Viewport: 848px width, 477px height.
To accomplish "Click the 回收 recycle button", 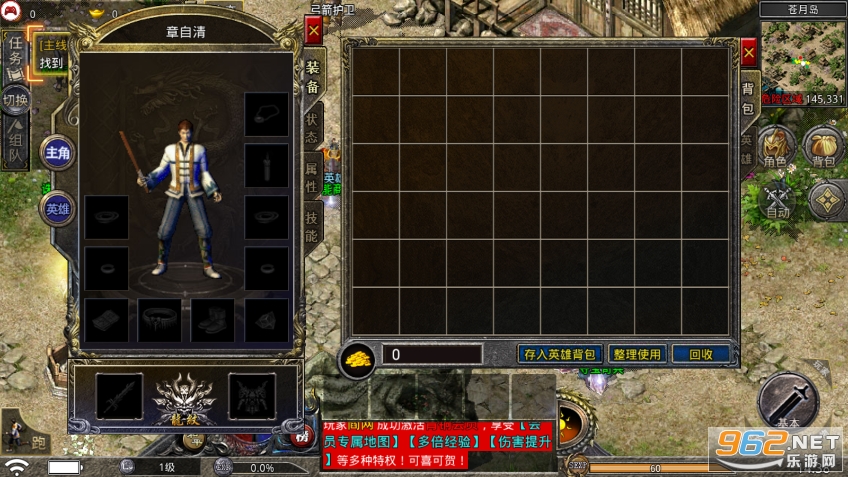I will point(700,354).
